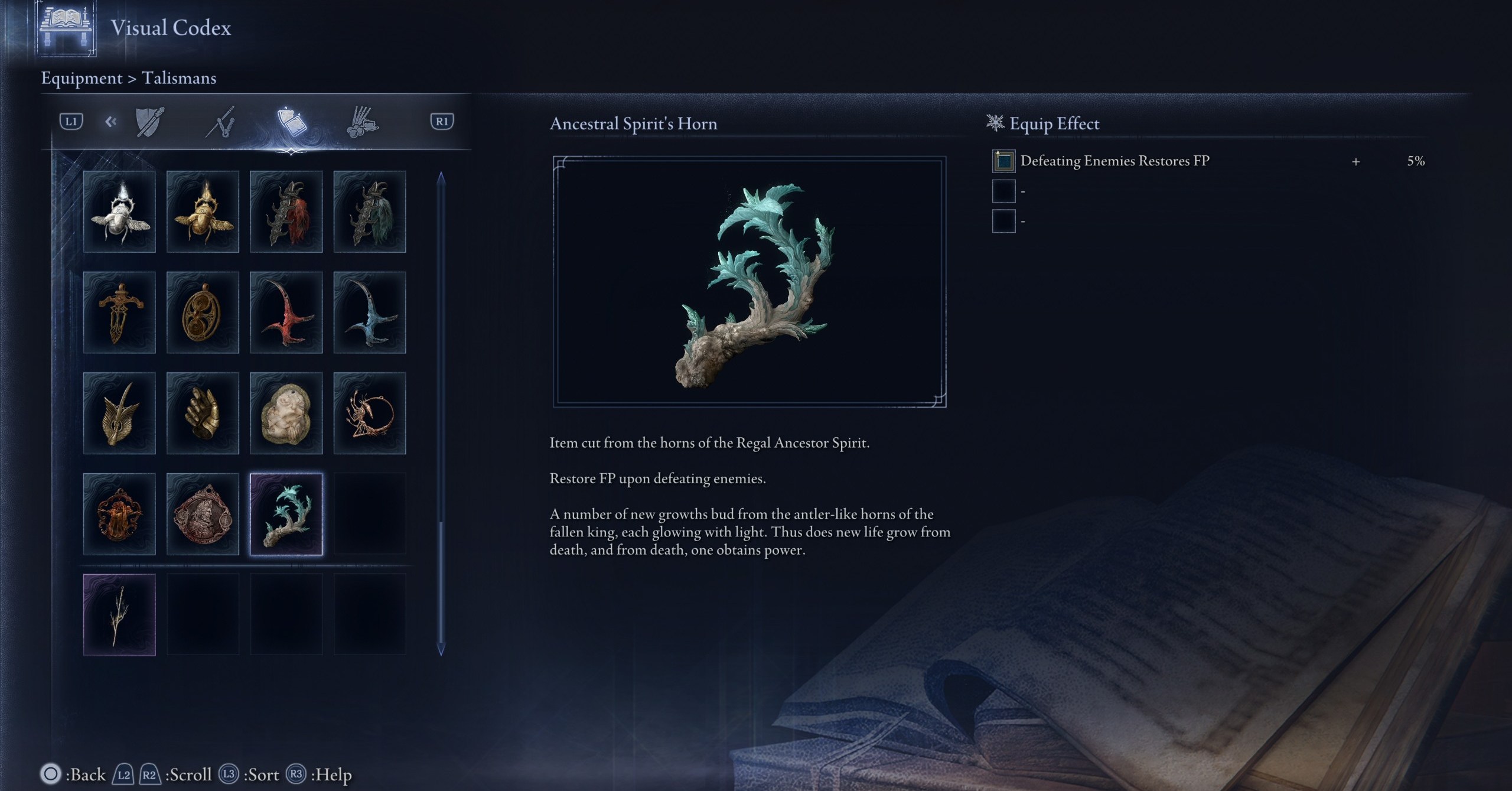The height and width of the screenshot is (791, 1512).
Task: Switch to the sword and shield tab
Action: 149,122
